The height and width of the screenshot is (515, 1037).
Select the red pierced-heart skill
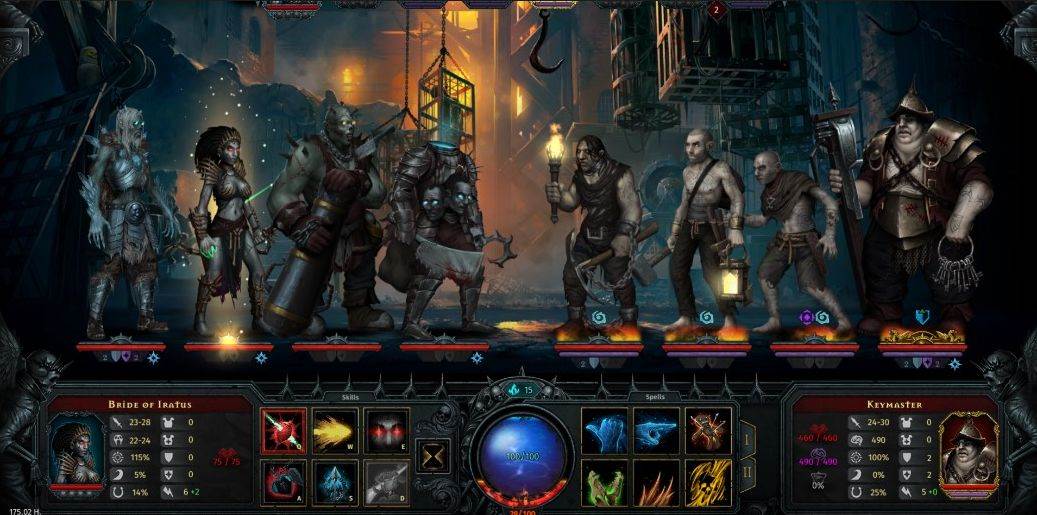click(x=284, y=430)
